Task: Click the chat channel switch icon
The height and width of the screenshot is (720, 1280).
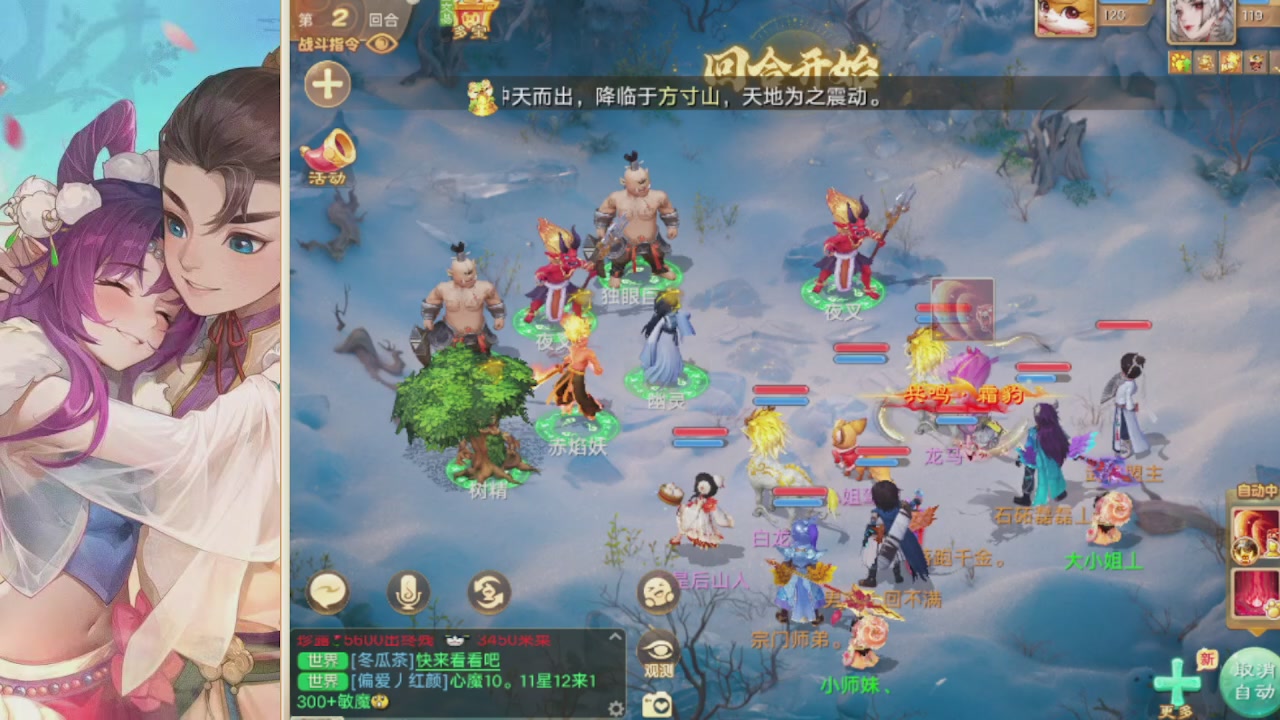Action: (x=488, y=591)
